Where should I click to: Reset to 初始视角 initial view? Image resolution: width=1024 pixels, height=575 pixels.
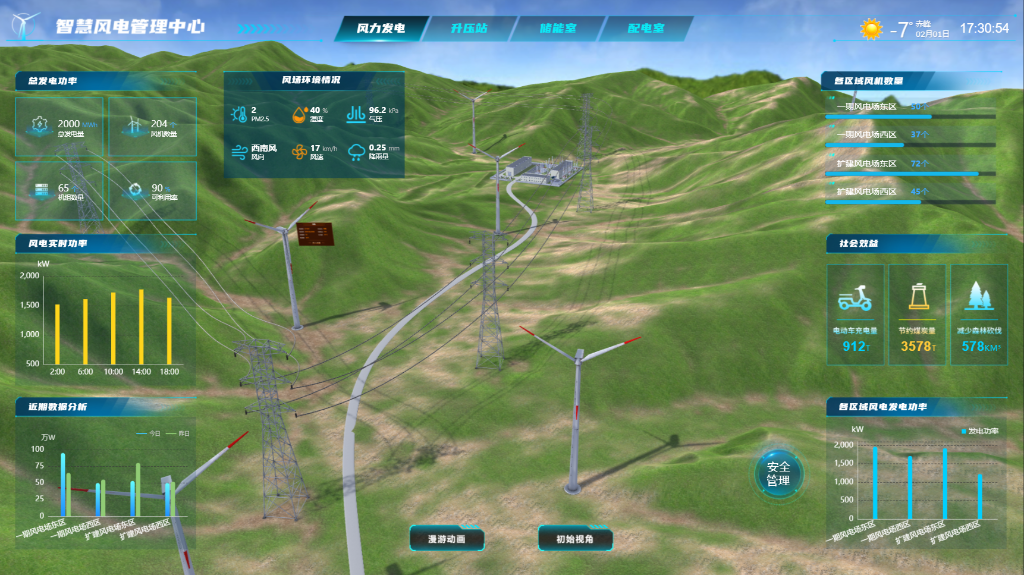(575, 539)
